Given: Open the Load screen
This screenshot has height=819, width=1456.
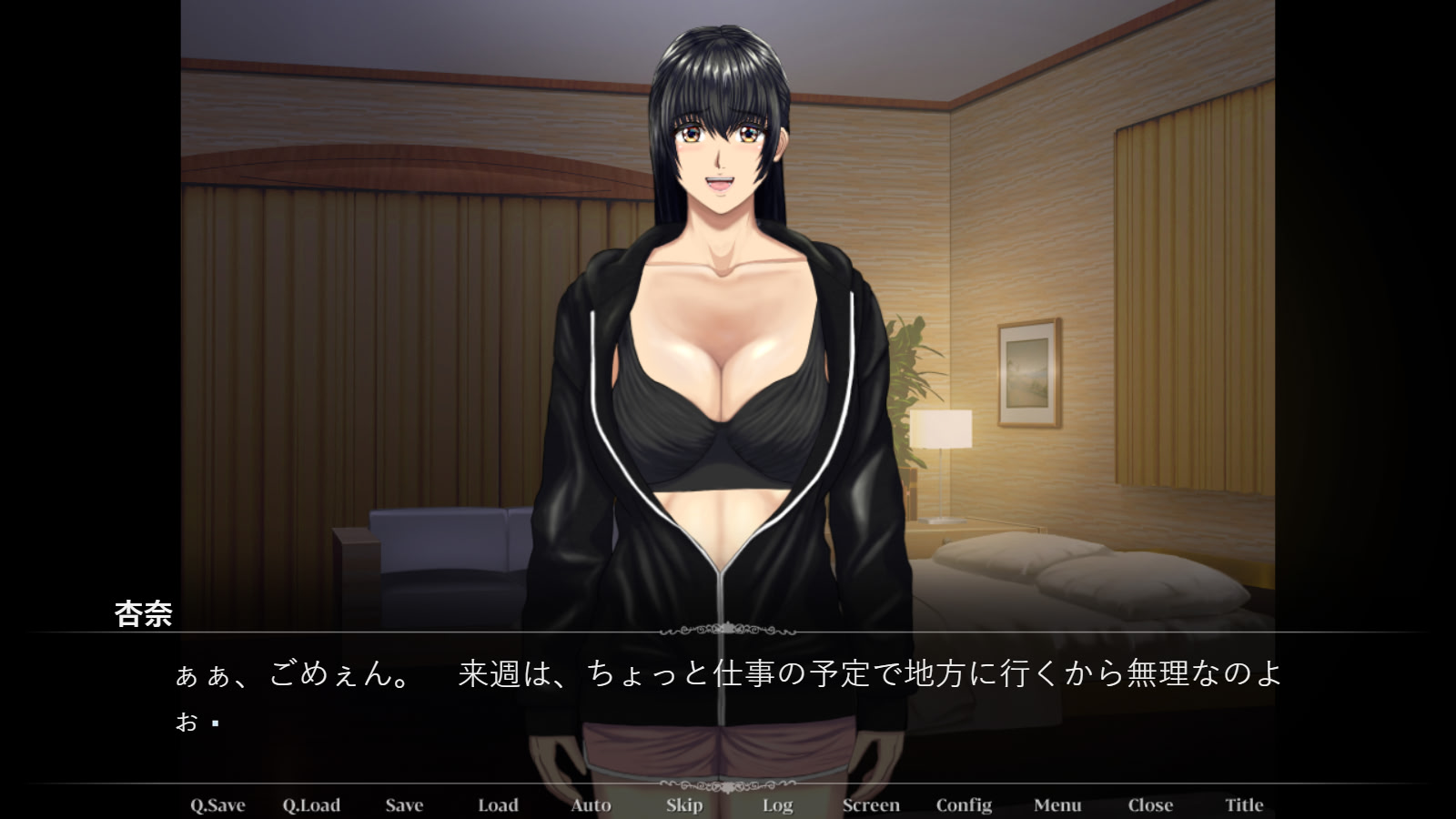Looking at the screenshot, I should tap(498, 804).
